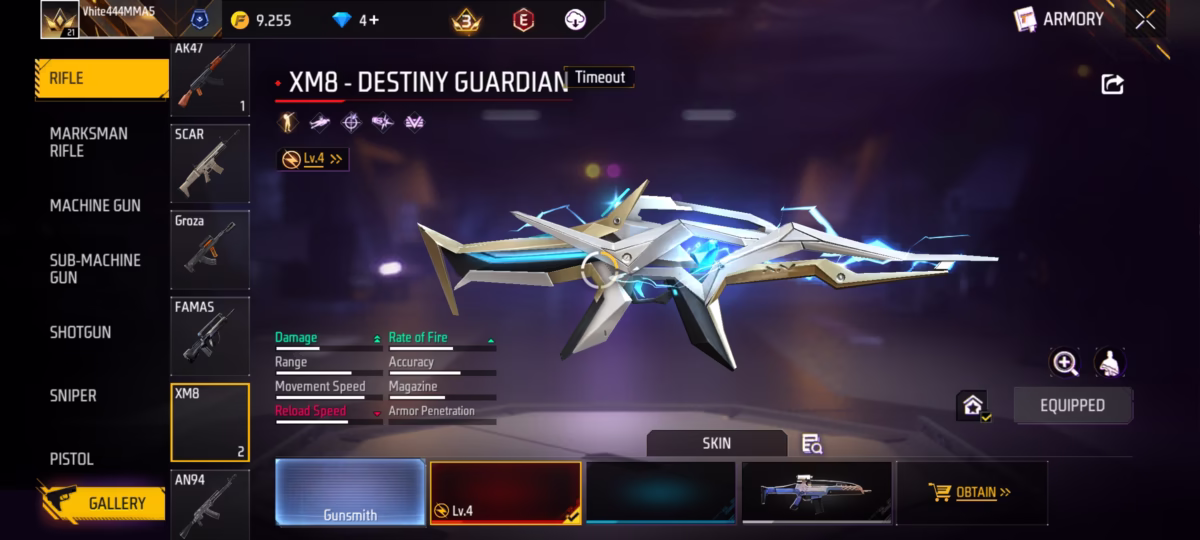
Task: Open the weapon Gallery
Action: pos(104,503)
